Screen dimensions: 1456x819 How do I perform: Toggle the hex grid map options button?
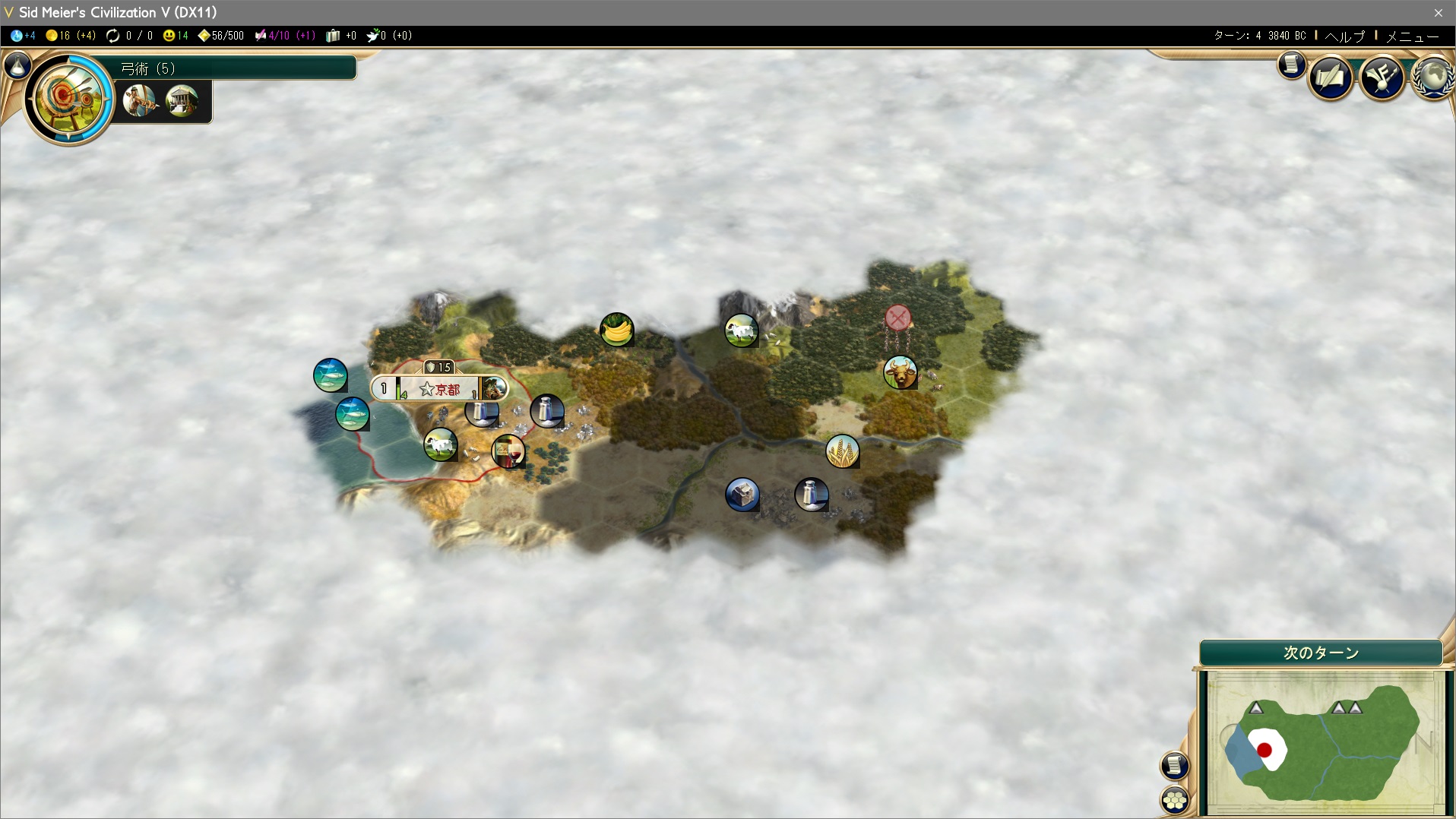click(x=1175, y=799)
